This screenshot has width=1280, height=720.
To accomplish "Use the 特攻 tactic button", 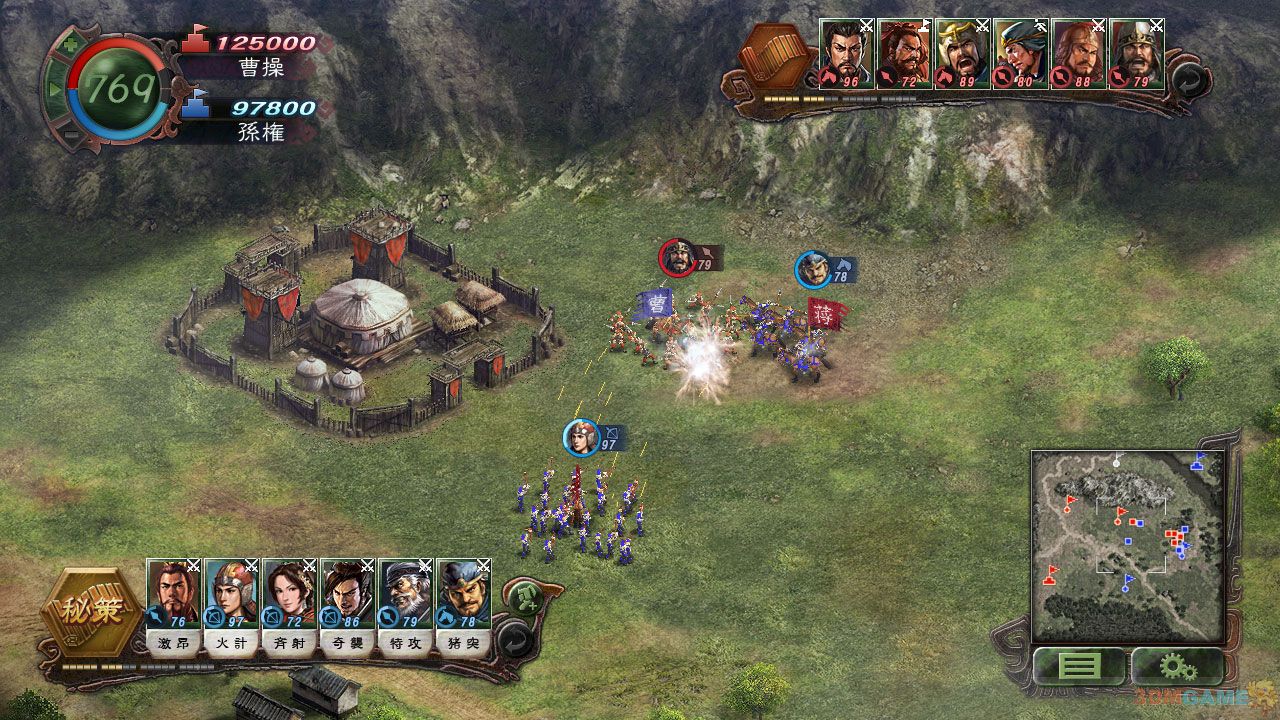I will (x=405, y=643).
